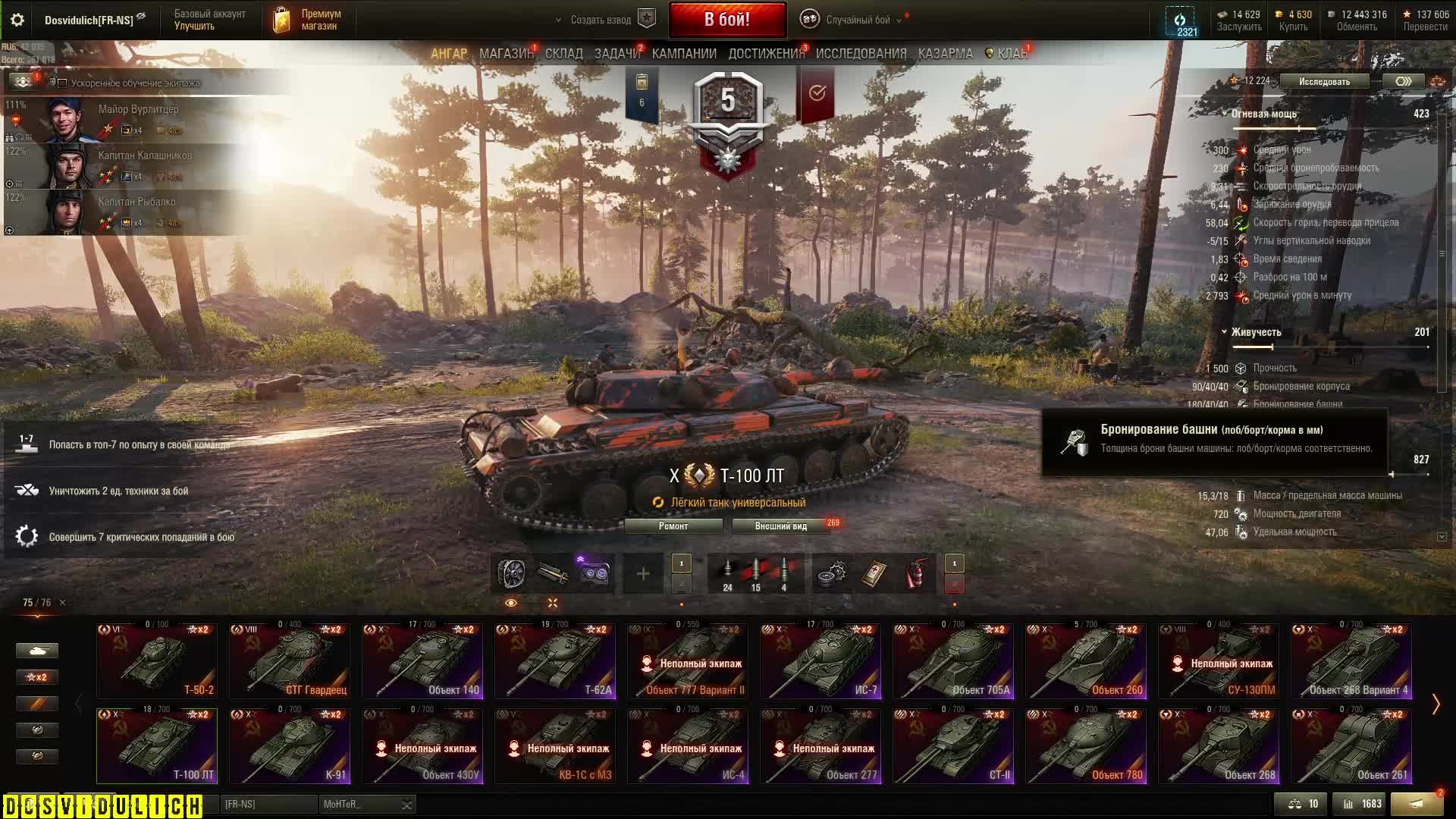Screen dimensions: 1456x819
Task: Open the settings gear menu
Action: click(17, 20)
